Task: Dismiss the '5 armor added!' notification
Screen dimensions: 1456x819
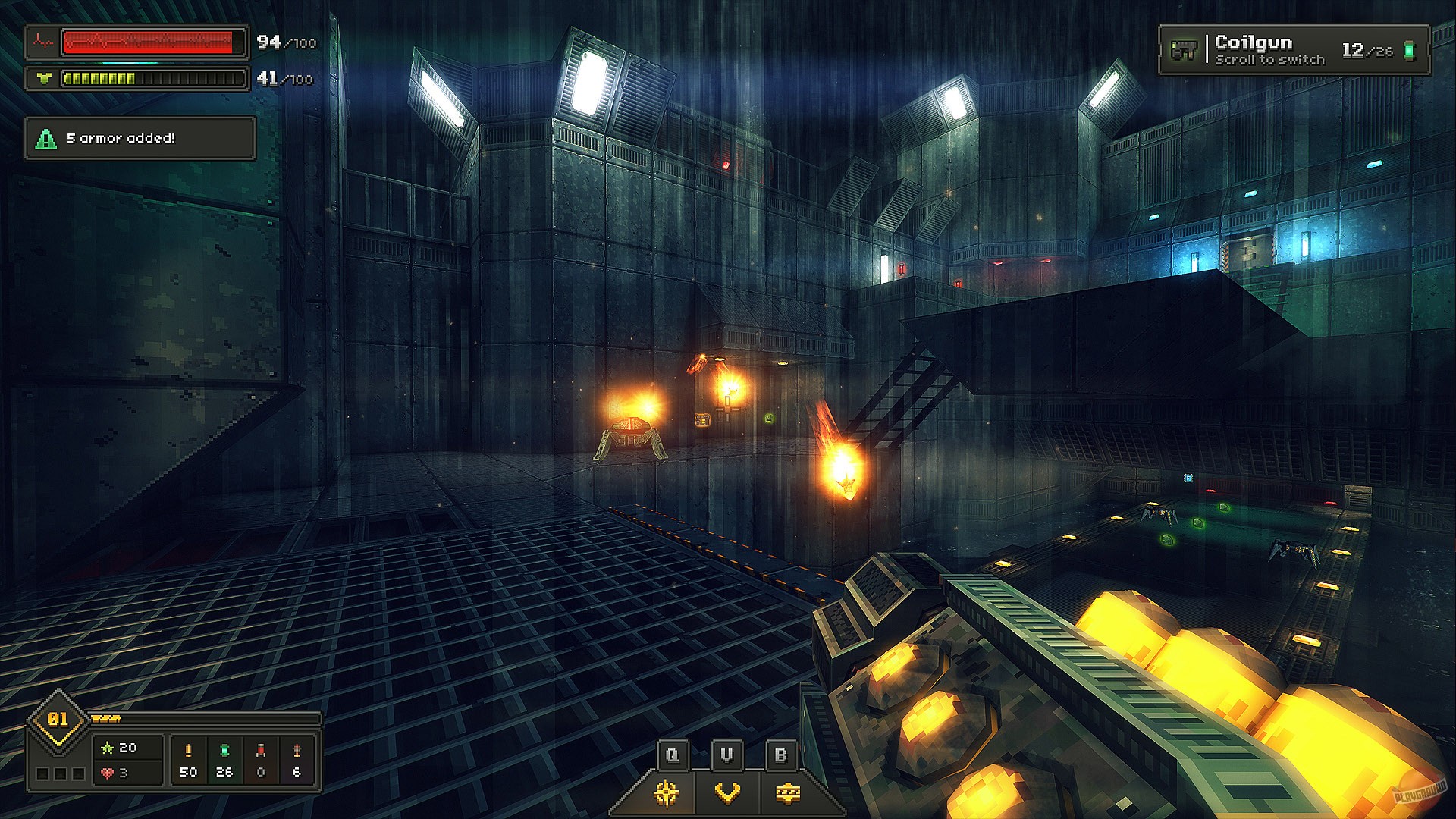Action: click(x=140, y=139)
